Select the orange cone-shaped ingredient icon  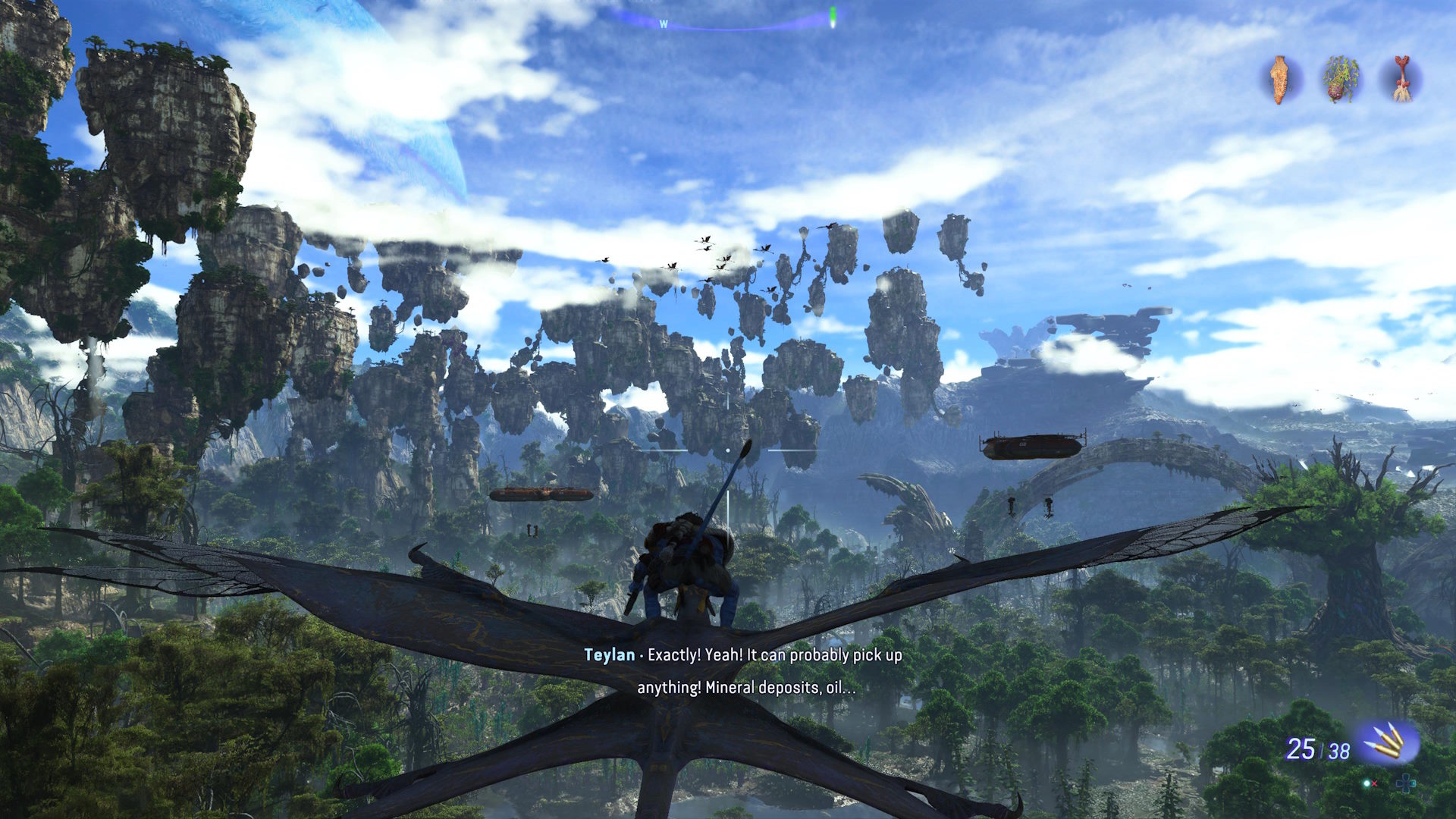point(1281,80)
